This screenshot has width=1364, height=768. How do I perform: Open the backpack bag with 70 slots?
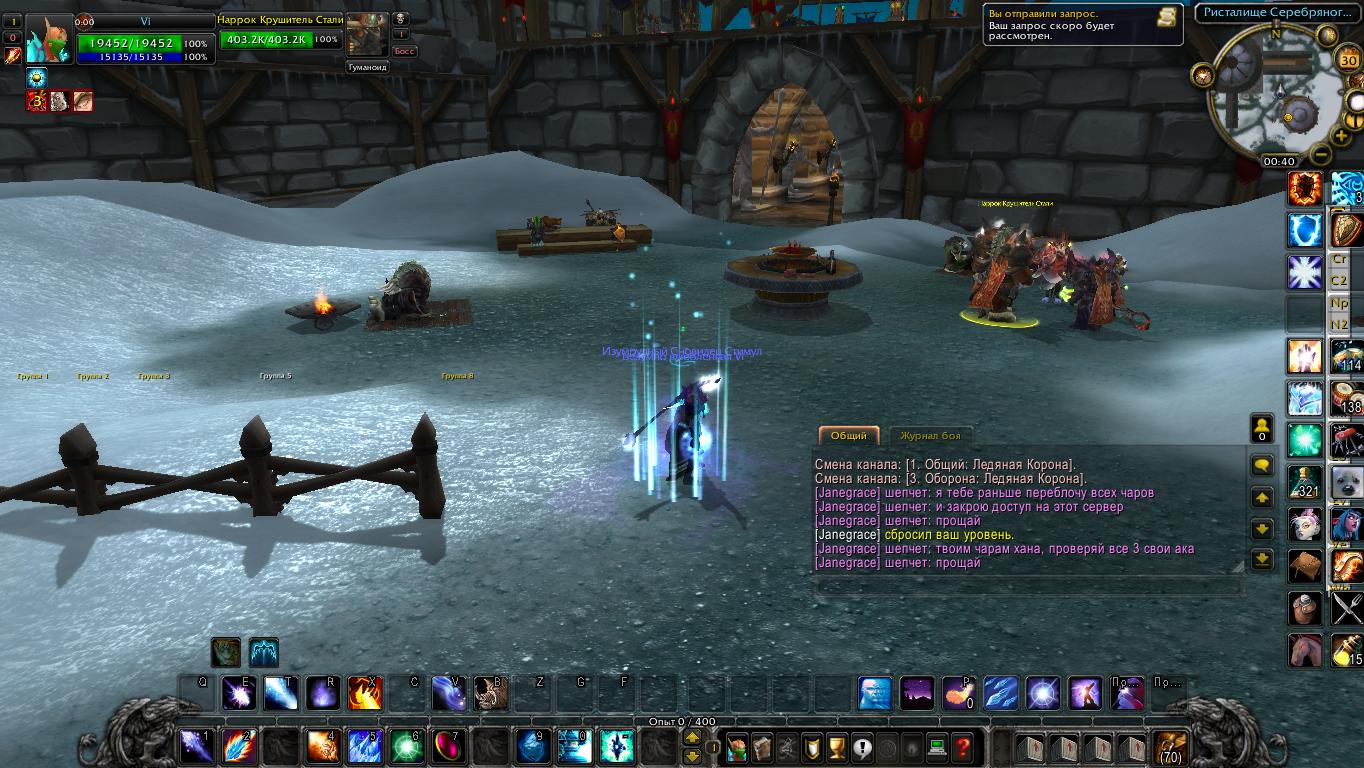1170,746
